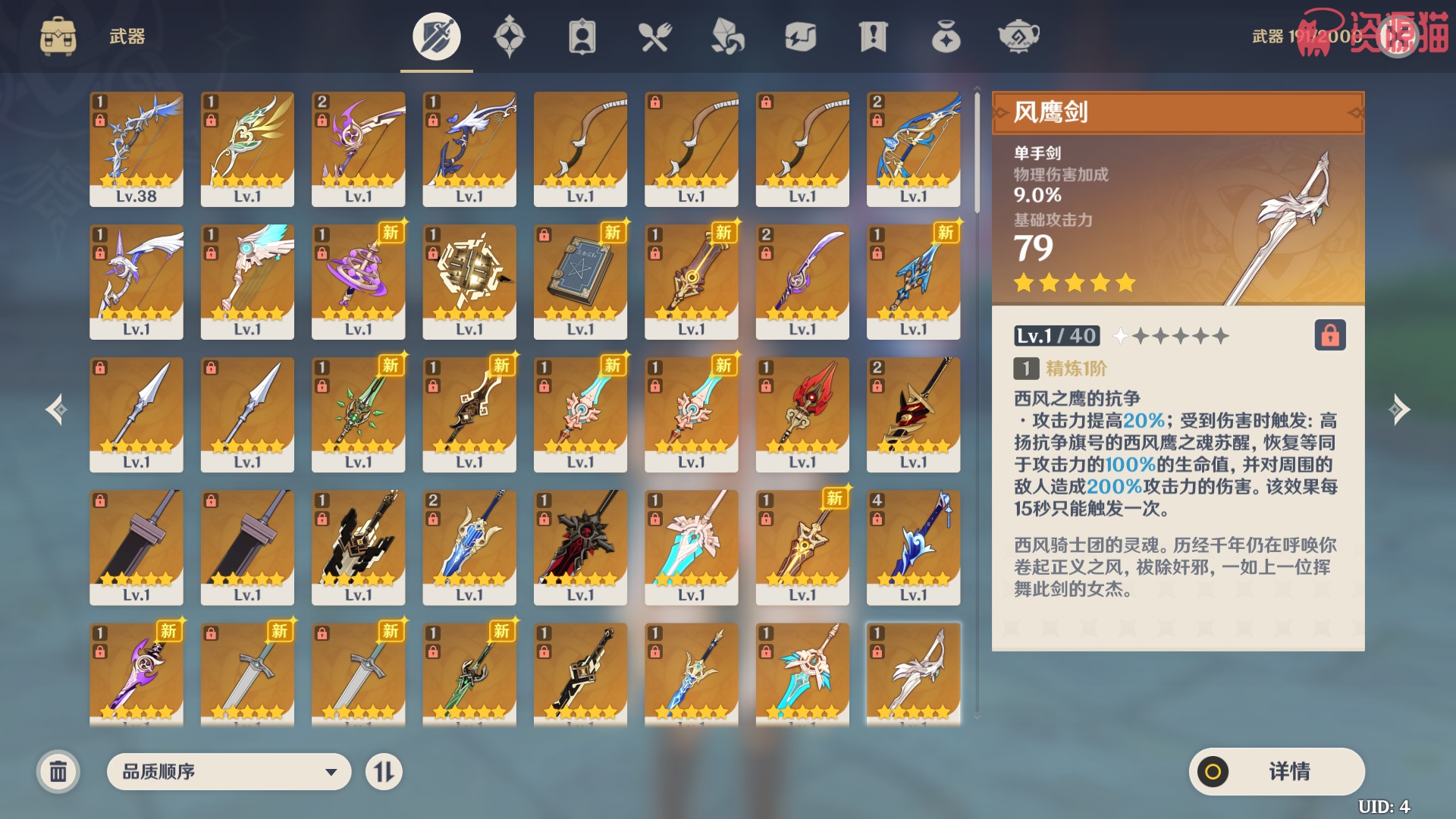Click the trash can delete button
The width and height of the screenshot is (1456, 819).
(x=58, y=772)
